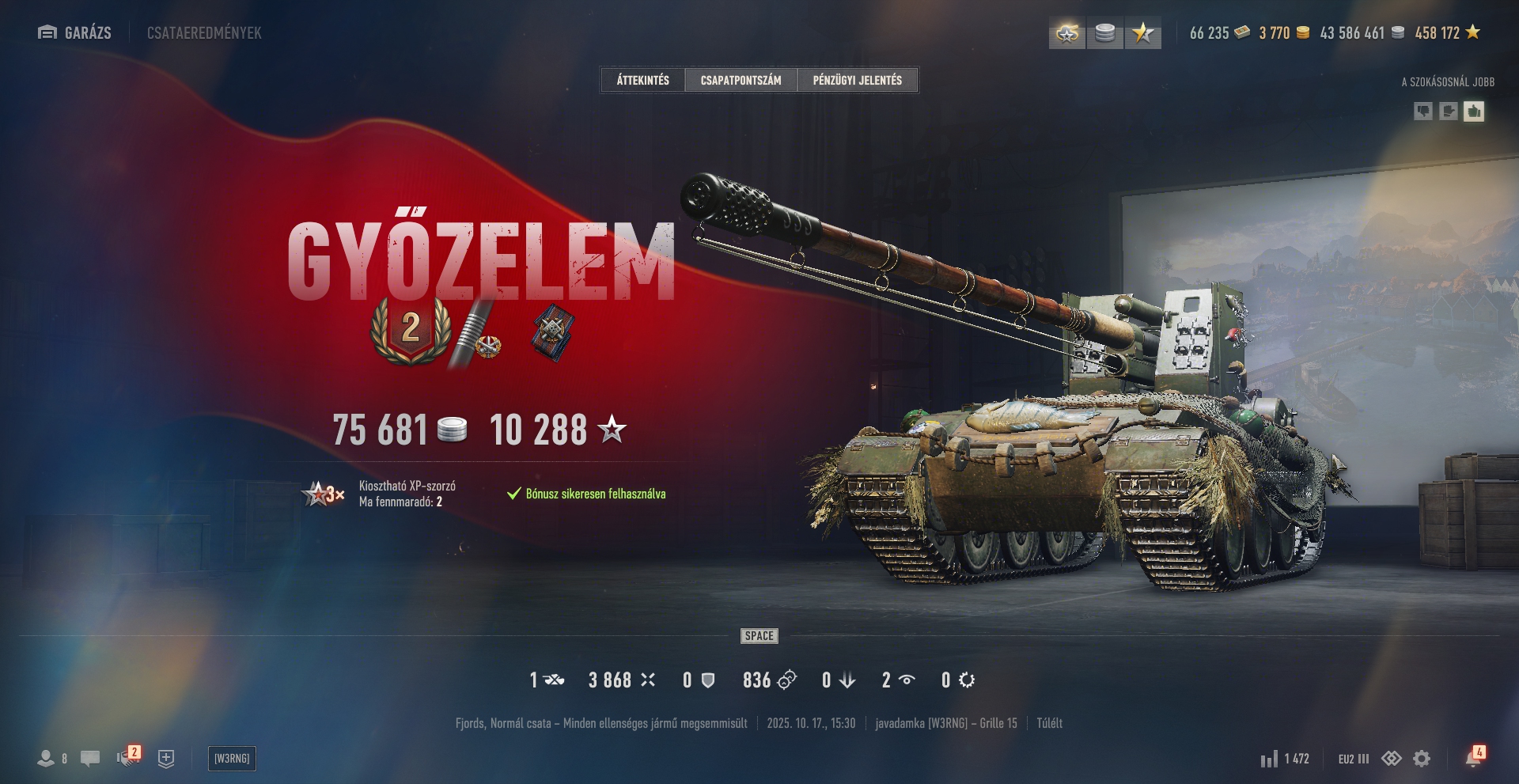Rate the battle with thumbs up
The image size is (1519, 784).
click(1473, 112)
